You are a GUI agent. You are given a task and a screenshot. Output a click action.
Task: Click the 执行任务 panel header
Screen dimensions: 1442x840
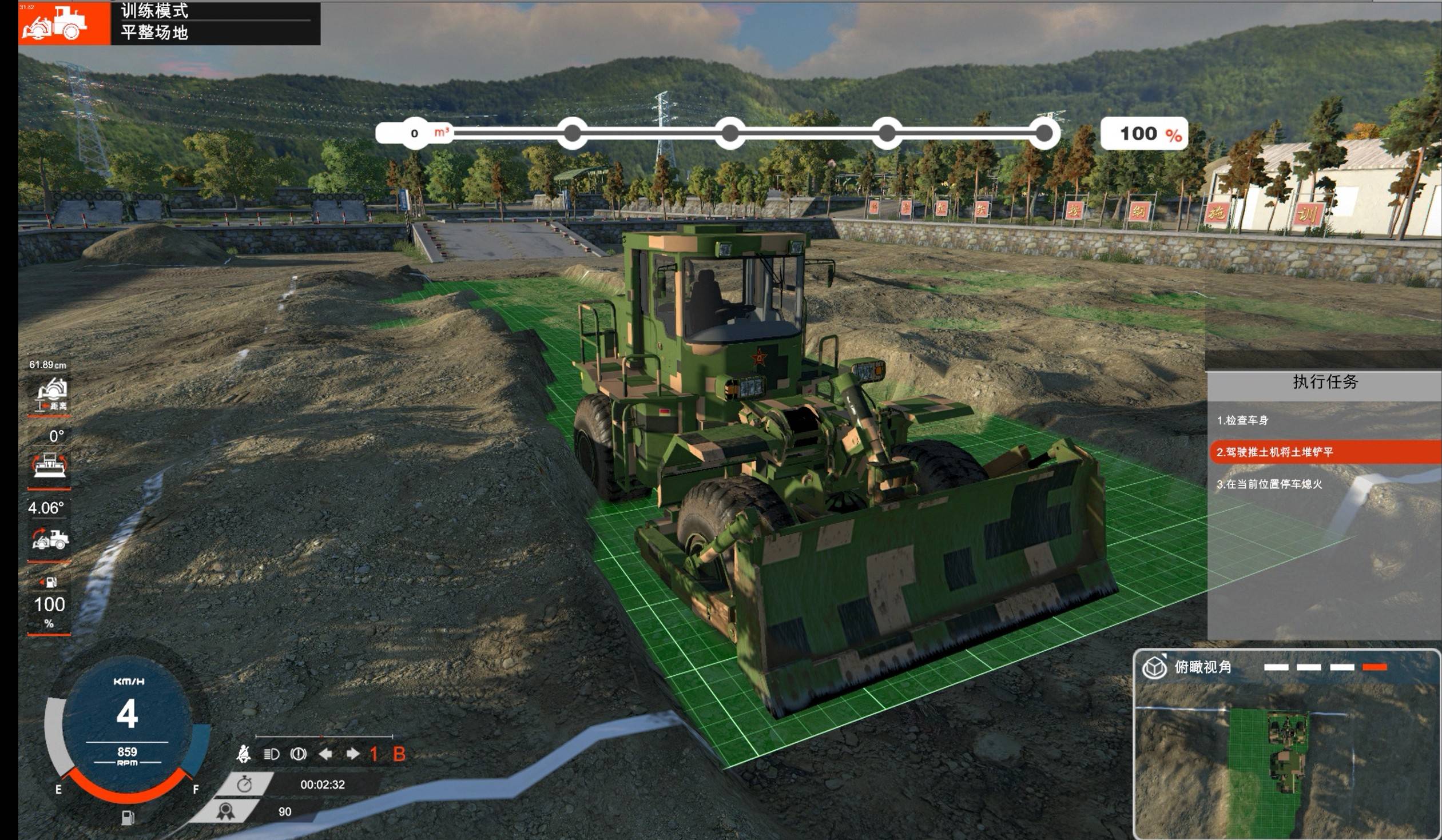(x=1324, y=382)
